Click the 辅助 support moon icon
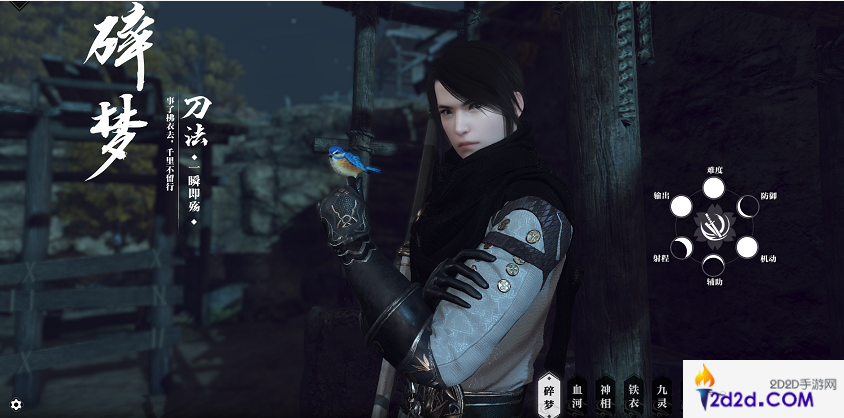The height and width of the screenshot is (418, 844). (x=713, y=265)
